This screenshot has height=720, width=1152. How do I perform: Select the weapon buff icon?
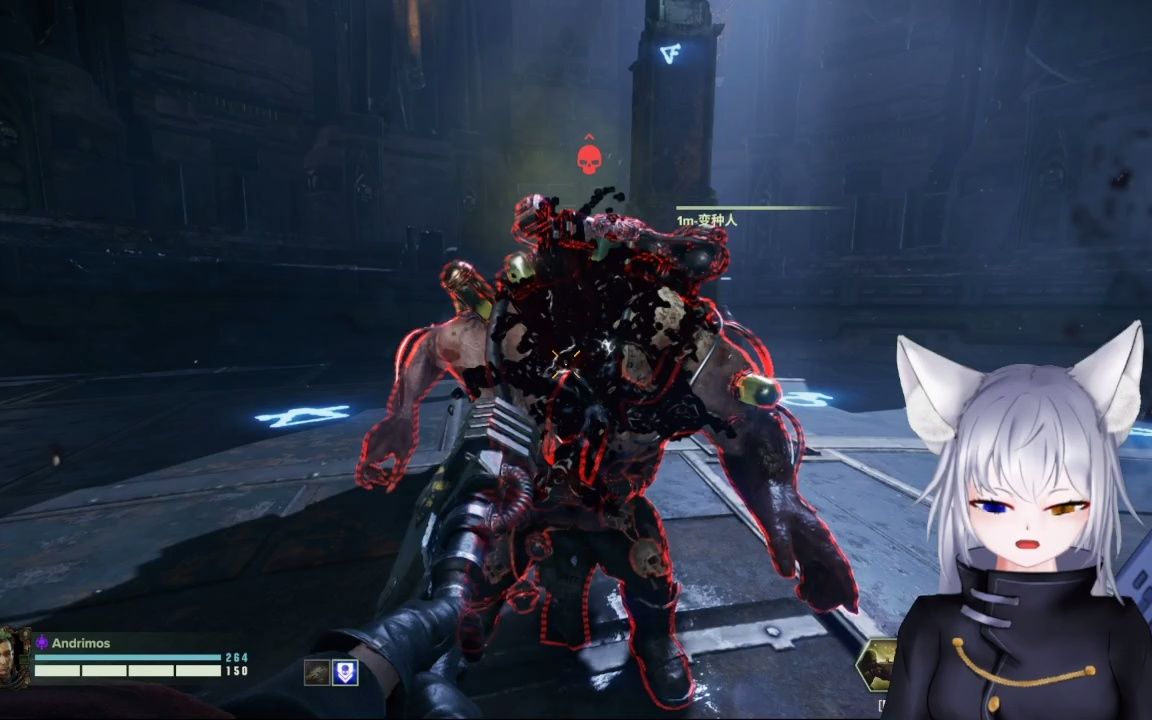point(317,673)
